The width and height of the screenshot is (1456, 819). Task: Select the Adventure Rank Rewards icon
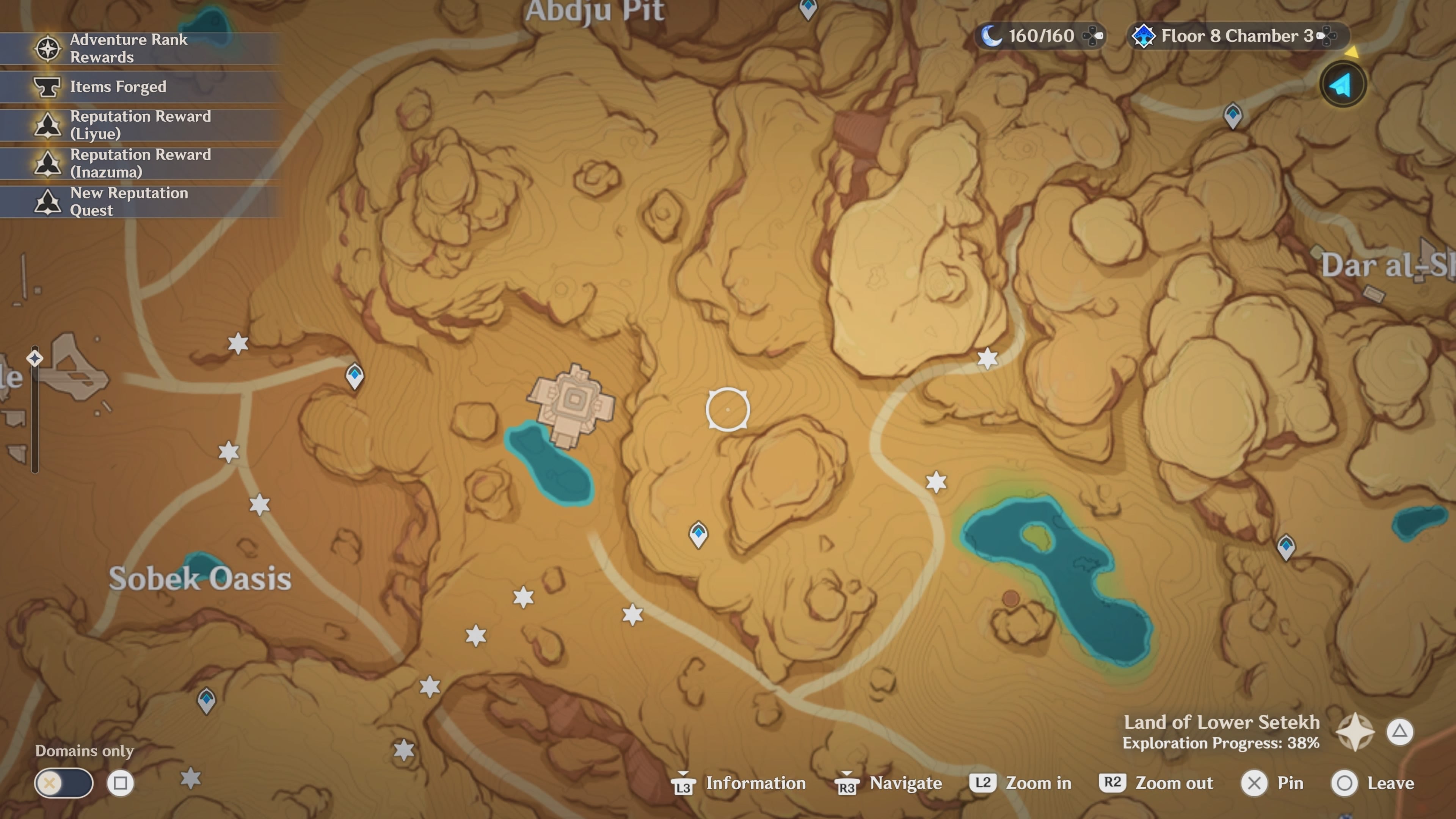(x=48, y=49)
